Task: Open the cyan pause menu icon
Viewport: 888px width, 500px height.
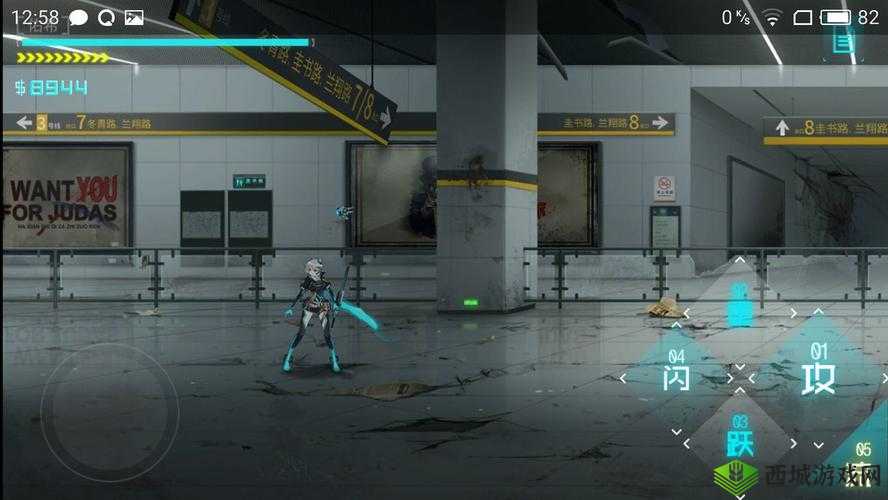Action: coord(844,43)
